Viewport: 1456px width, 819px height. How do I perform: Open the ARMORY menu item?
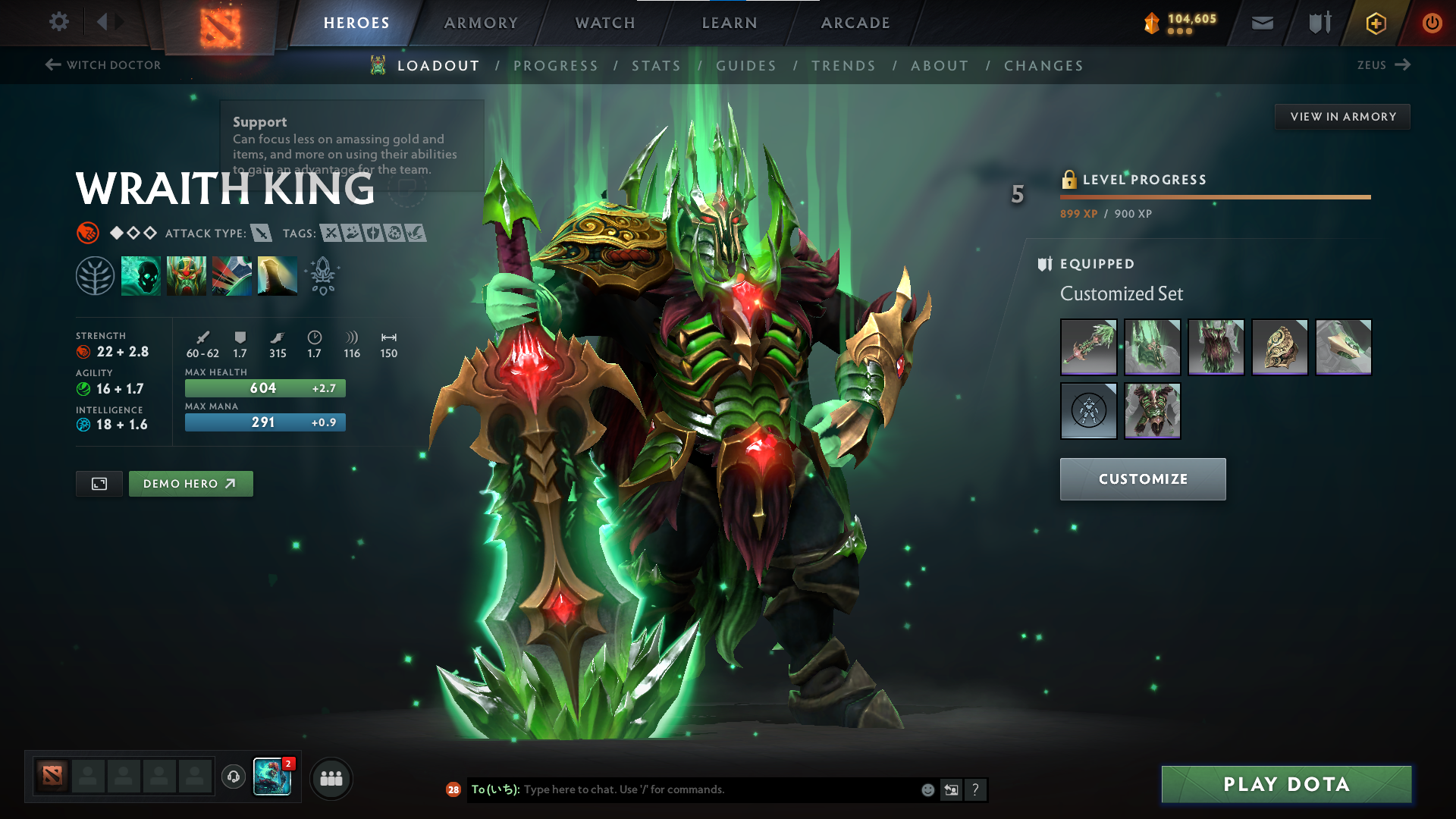(480, 22)
